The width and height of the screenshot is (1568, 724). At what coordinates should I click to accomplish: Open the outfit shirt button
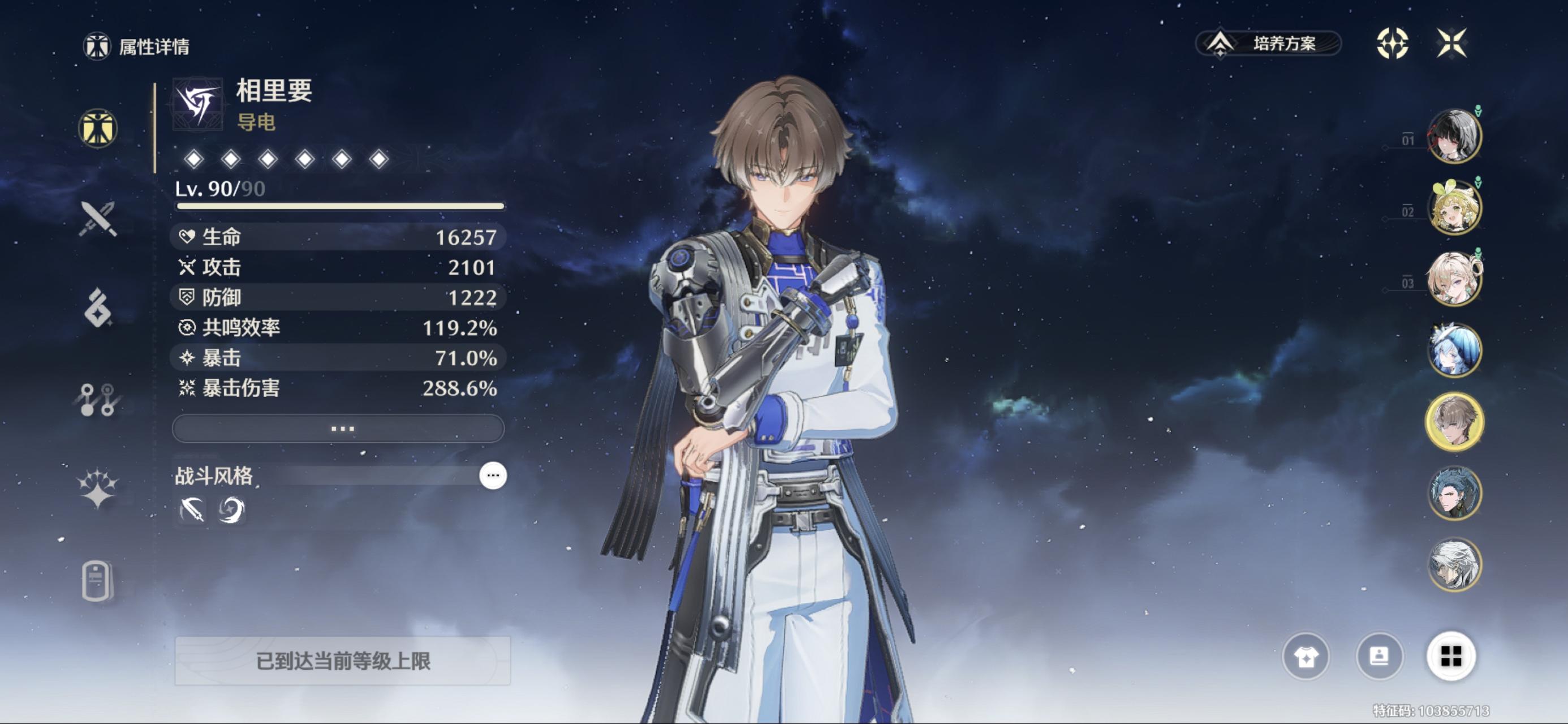(1306, 657)
